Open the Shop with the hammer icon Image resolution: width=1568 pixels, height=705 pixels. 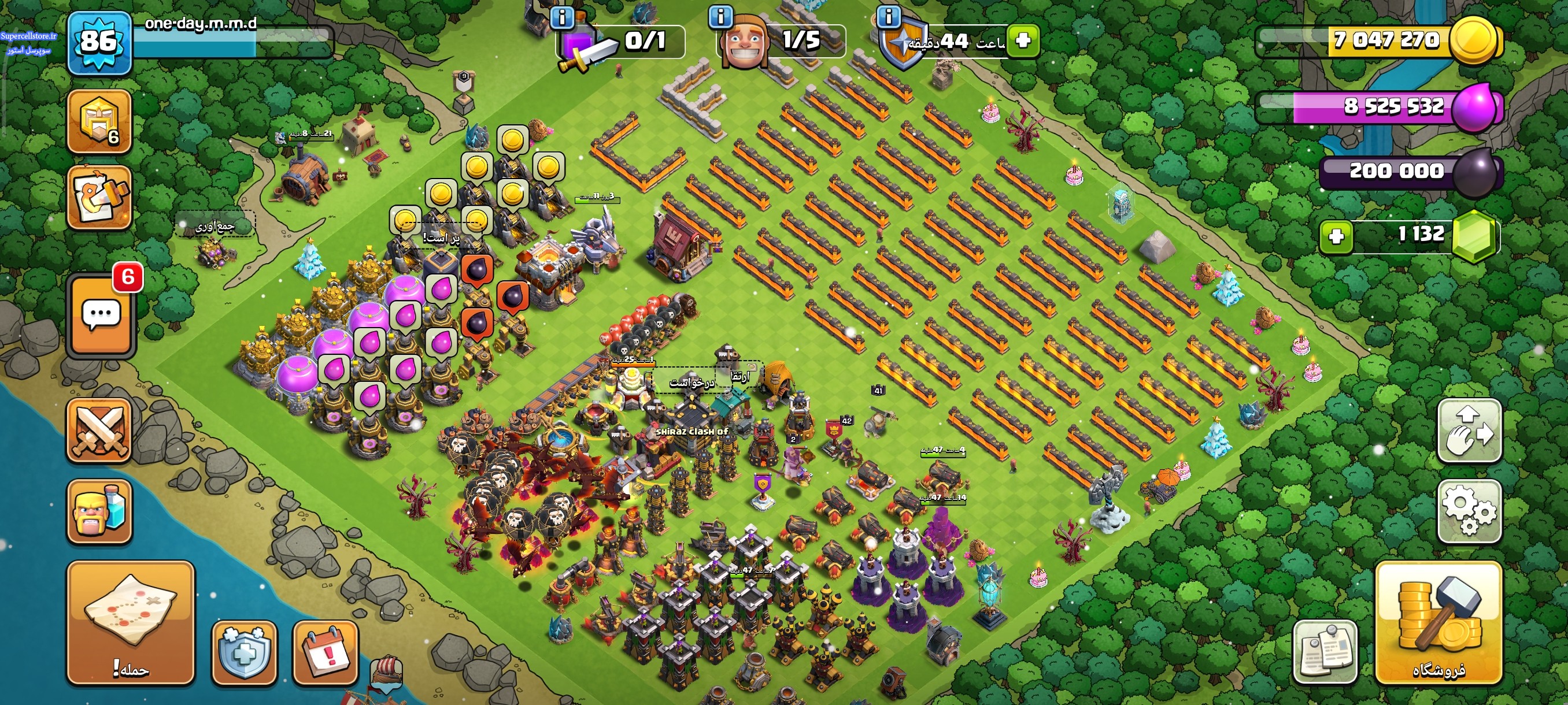[x=1438, y=622]
